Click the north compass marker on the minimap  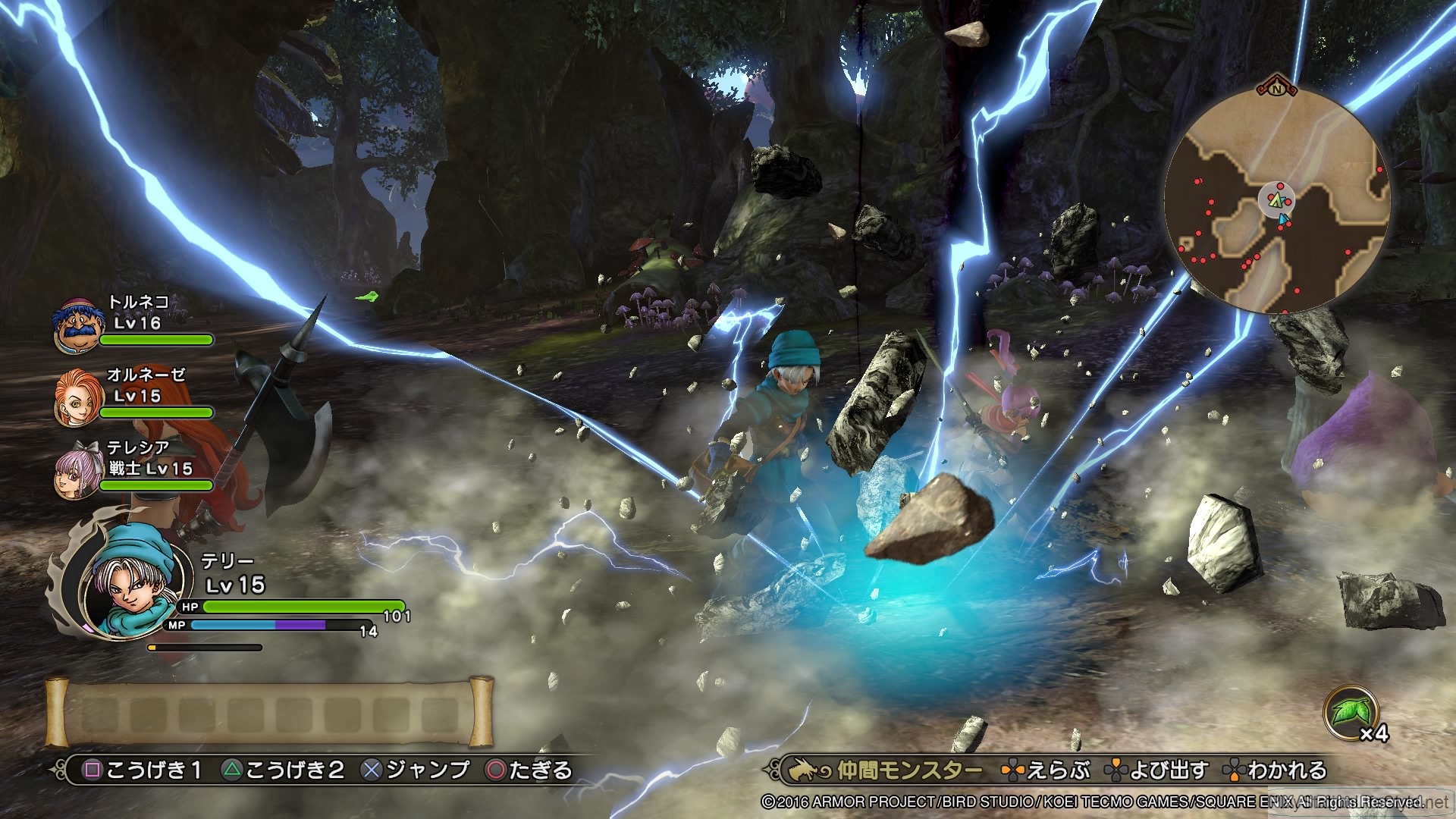point(1276,88)
